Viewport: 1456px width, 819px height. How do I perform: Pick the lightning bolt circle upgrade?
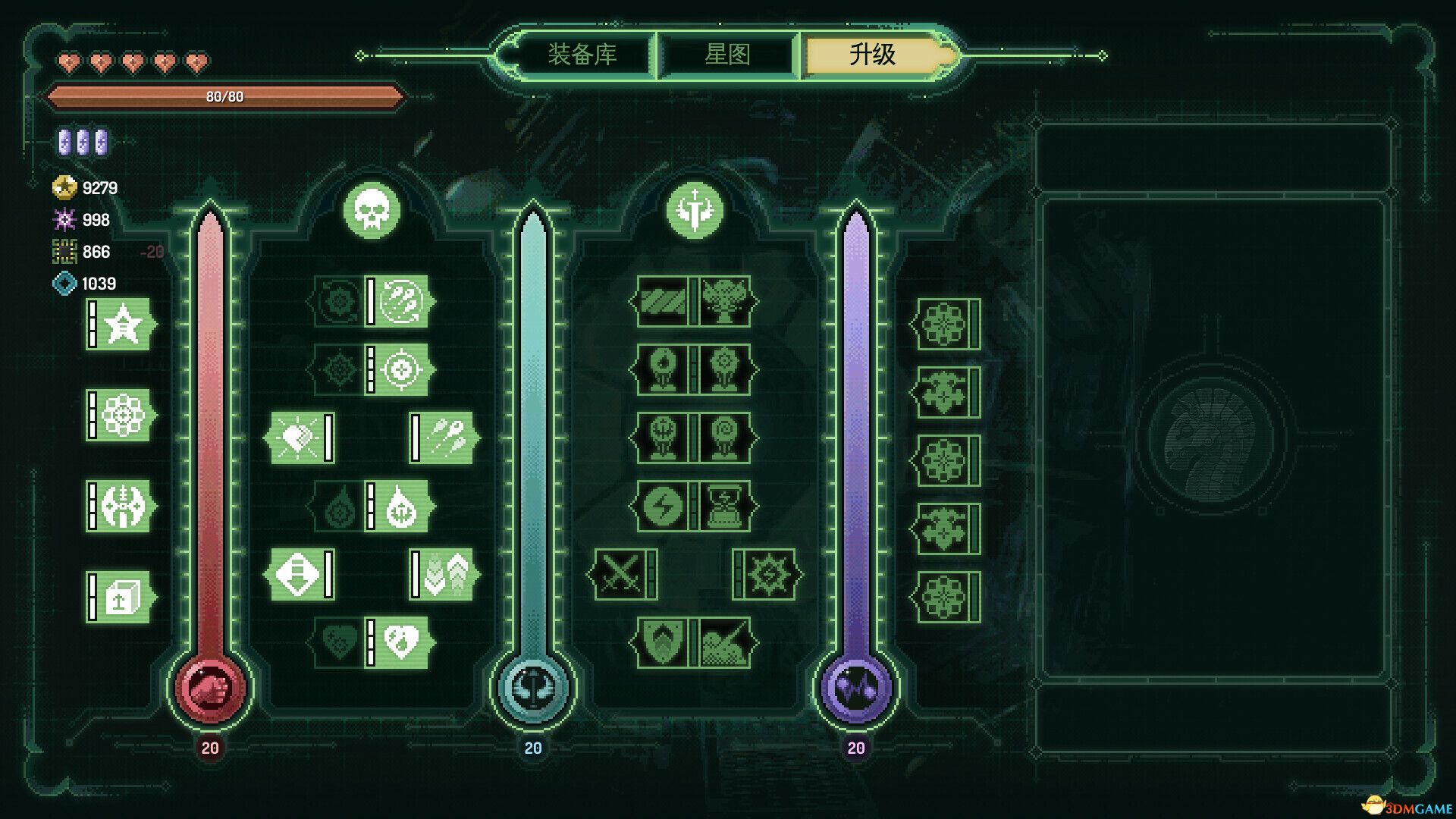662,507
